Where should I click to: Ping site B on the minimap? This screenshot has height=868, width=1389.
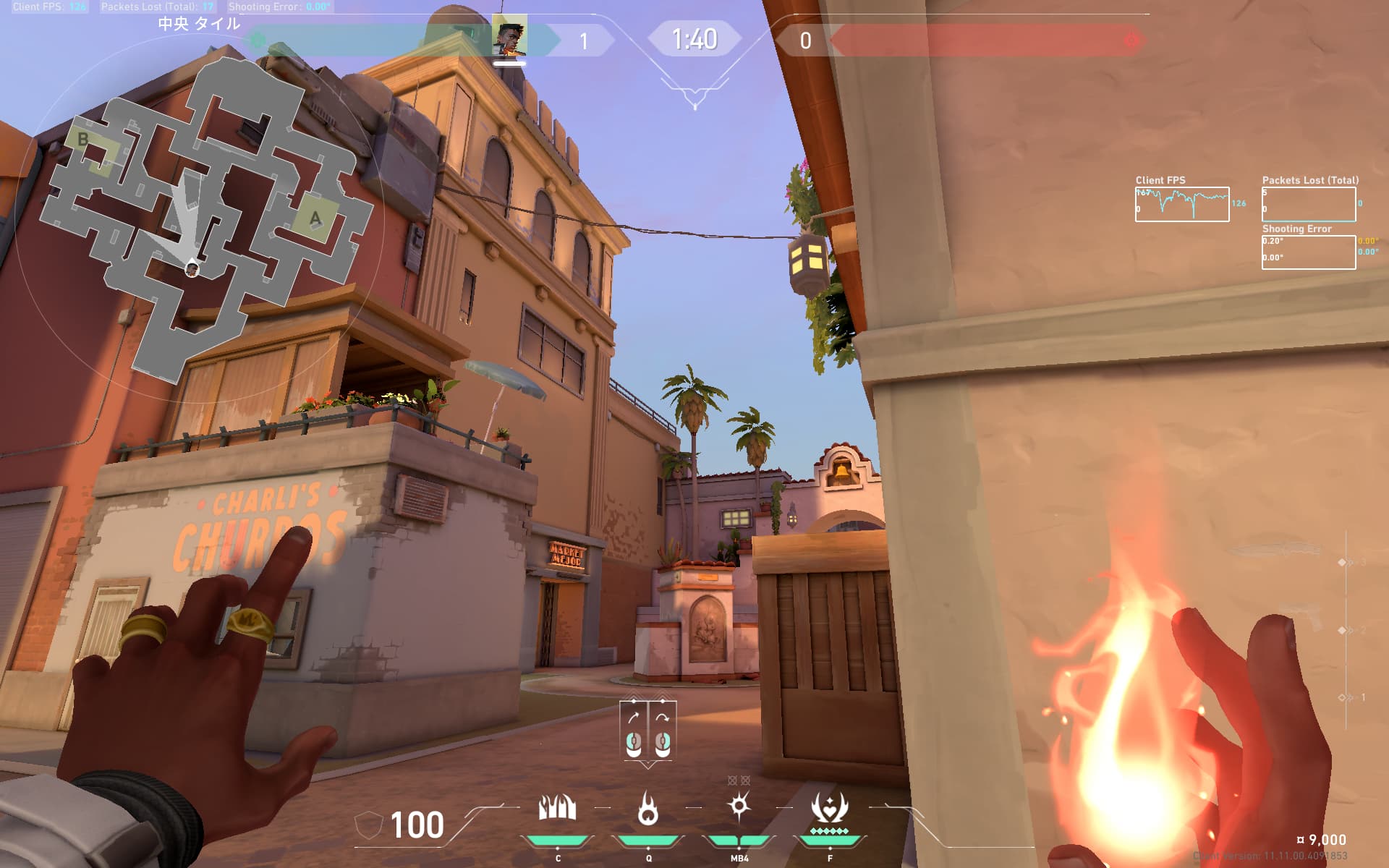[x=83, y=140]
